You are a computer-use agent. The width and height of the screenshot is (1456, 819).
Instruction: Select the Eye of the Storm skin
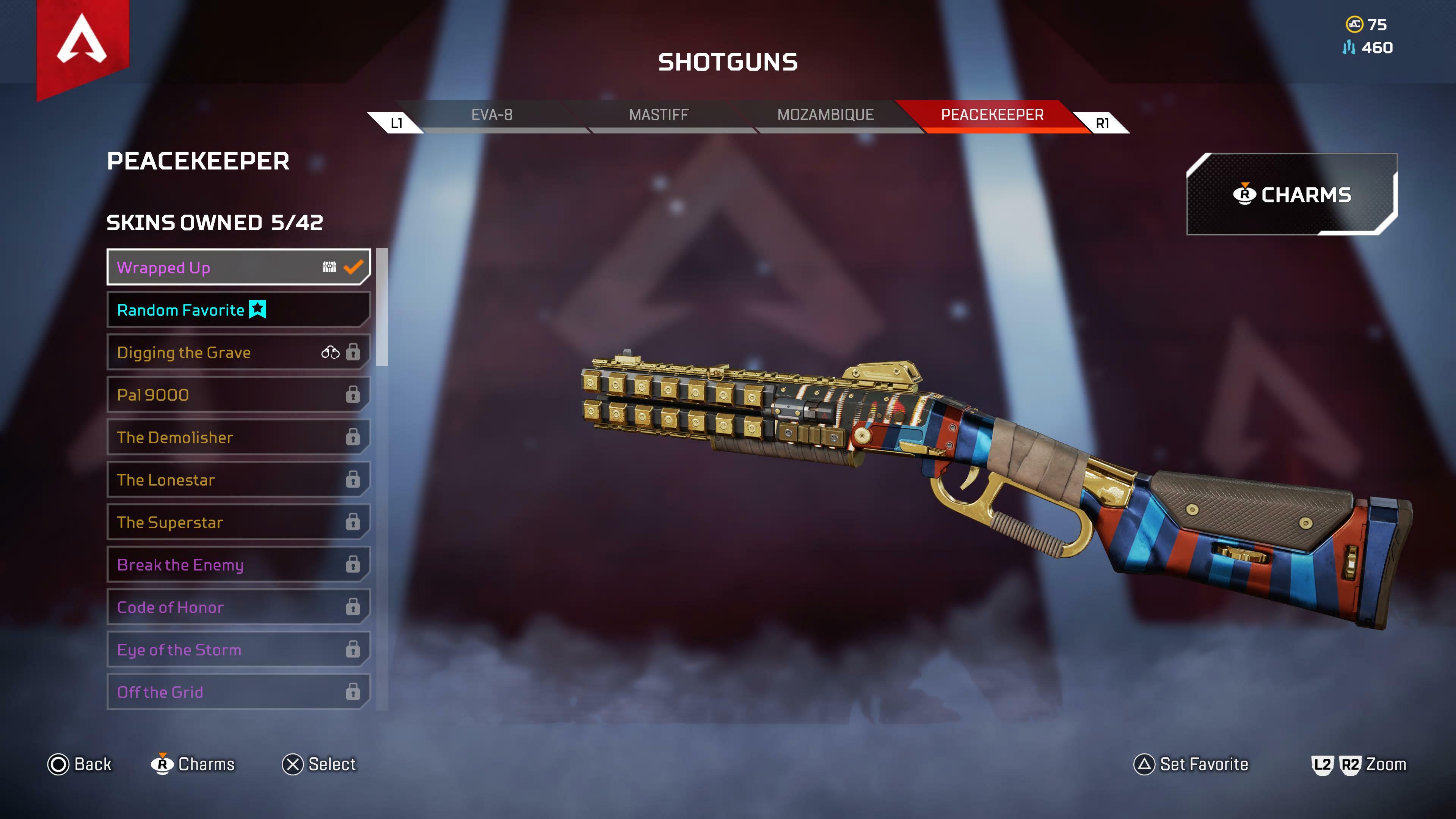[238, 650]
